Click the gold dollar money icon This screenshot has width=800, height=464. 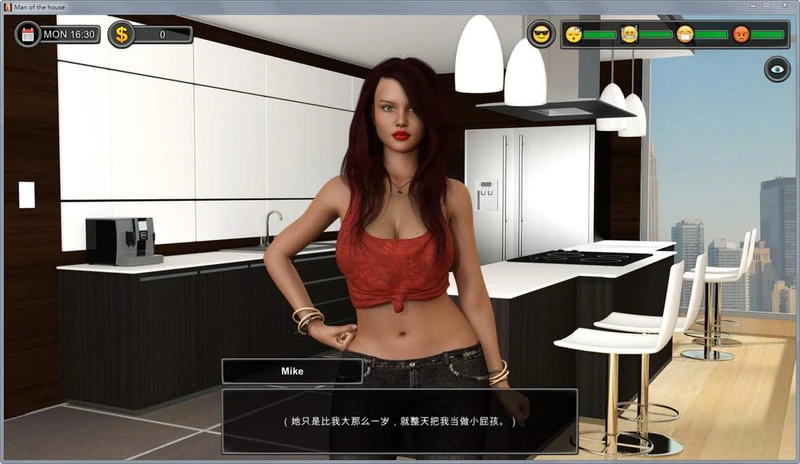coord(122,35)
